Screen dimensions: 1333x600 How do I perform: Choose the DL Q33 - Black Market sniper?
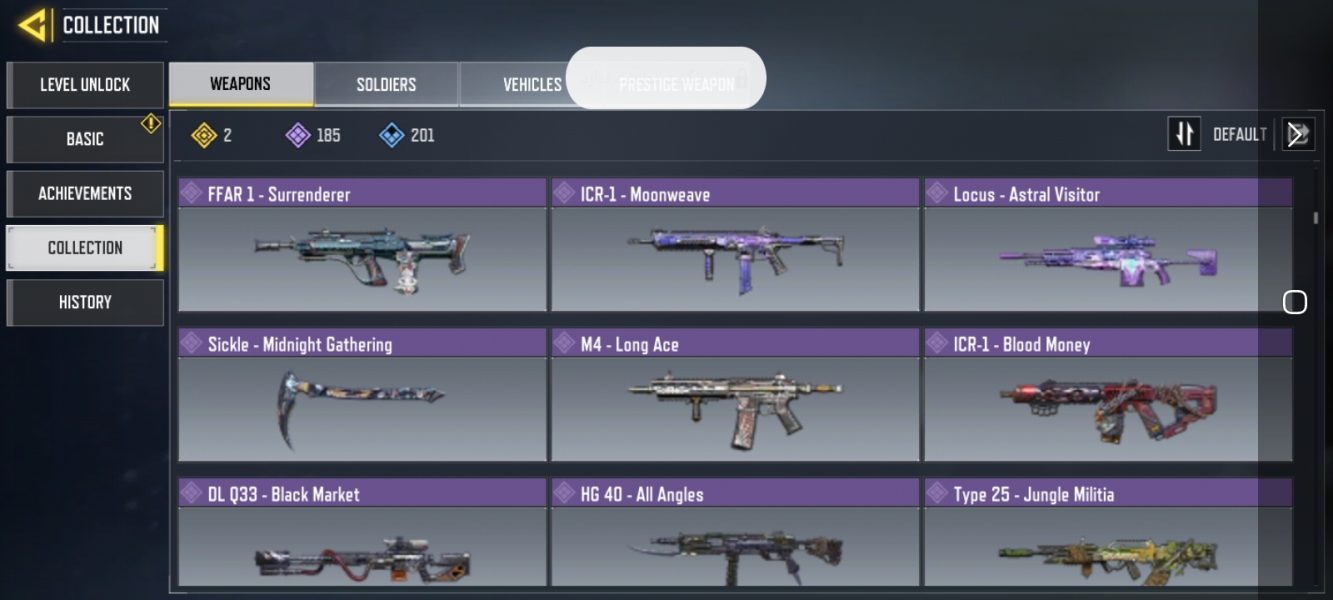pos(362,535)
